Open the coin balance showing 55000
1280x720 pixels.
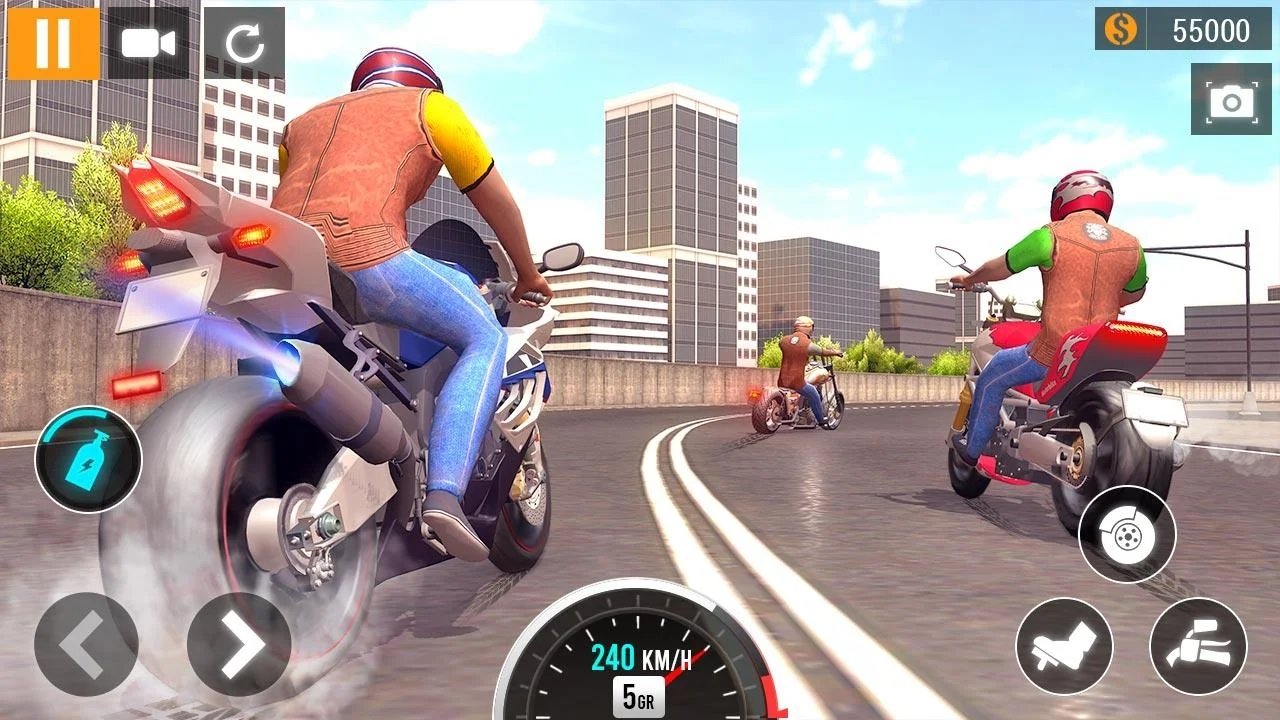[x=1185, y=30]
